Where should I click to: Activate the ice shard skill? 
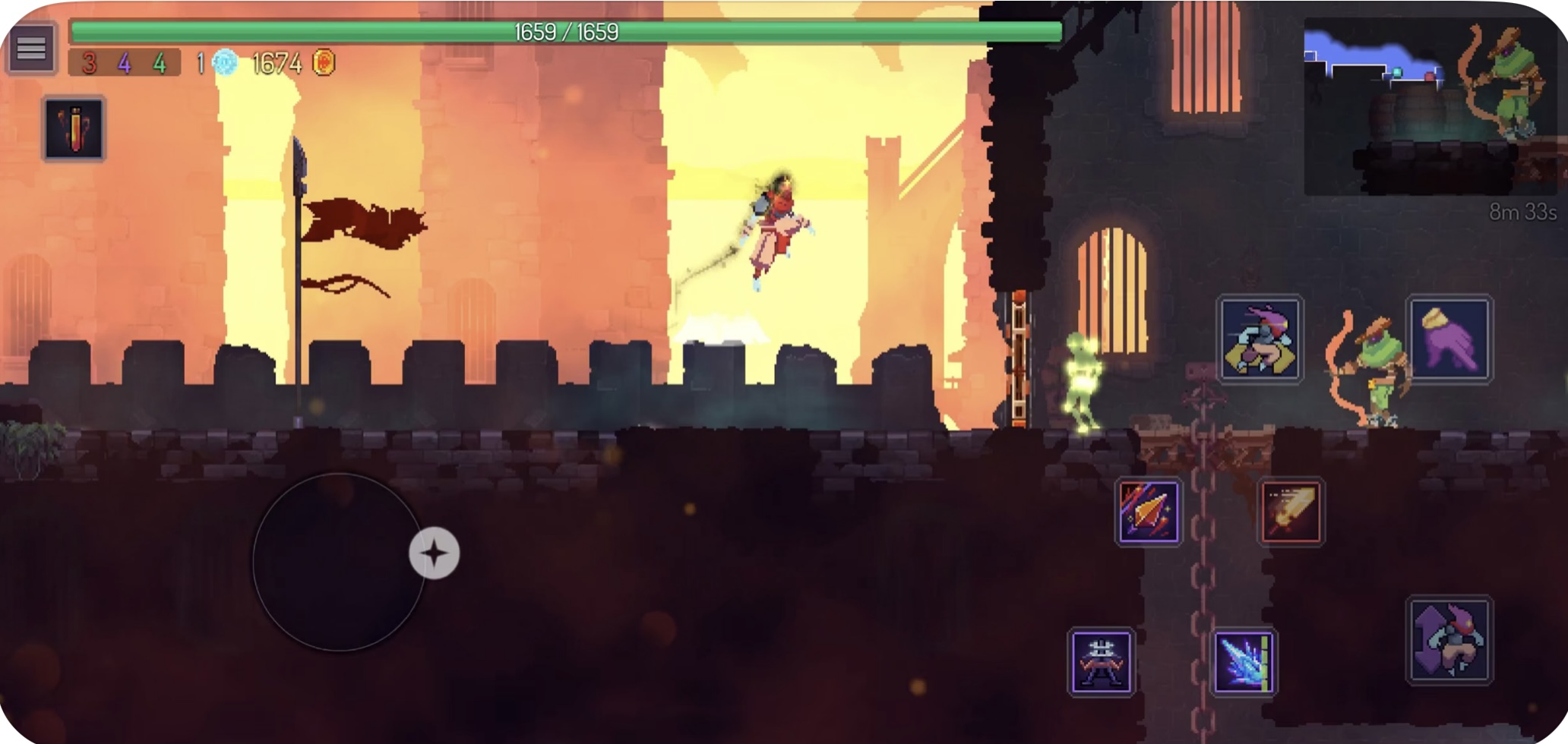pyautogui.click(x=1244, y=661)
